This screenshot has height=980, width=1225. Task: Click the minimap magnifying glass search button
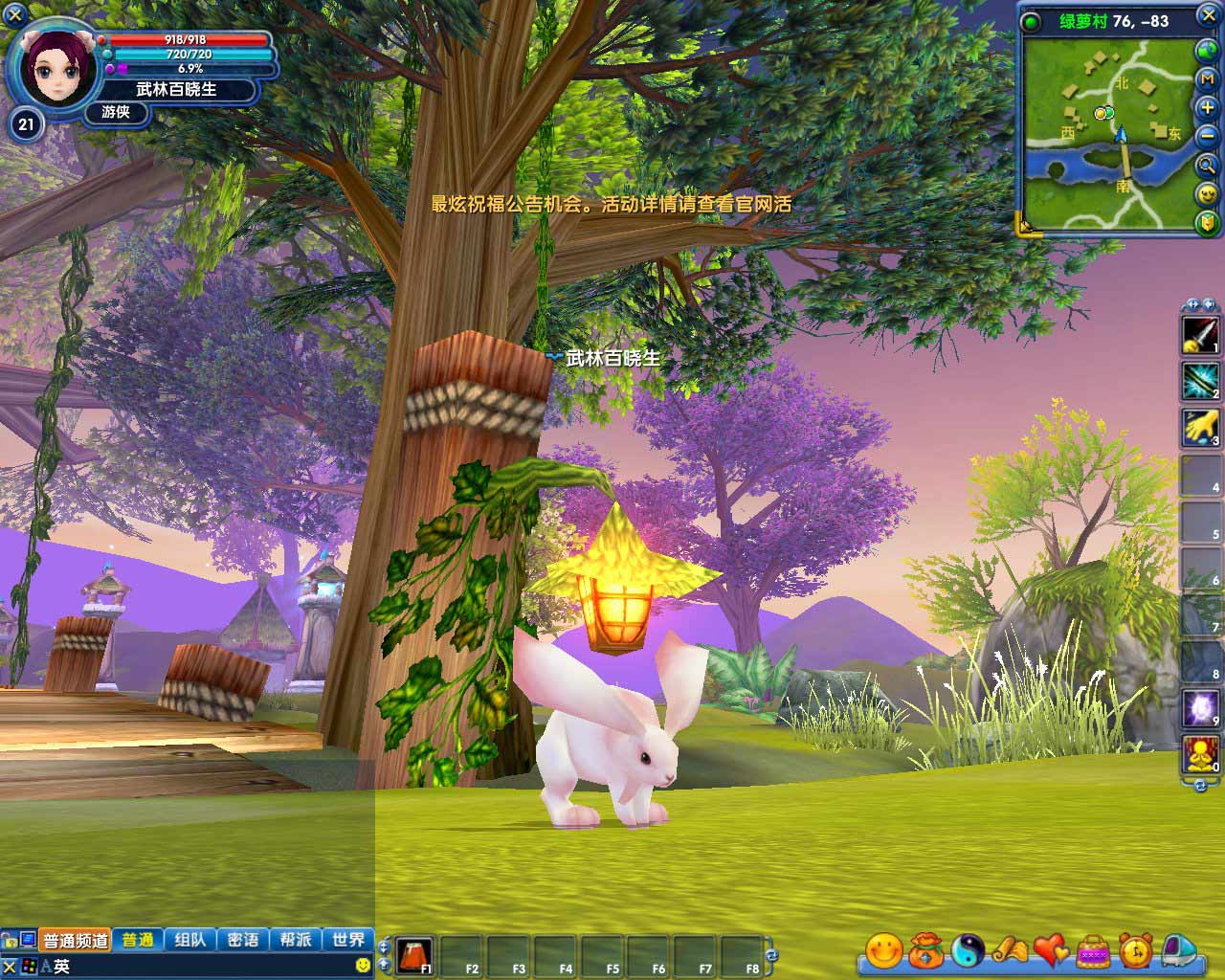tap(1207, 165)
